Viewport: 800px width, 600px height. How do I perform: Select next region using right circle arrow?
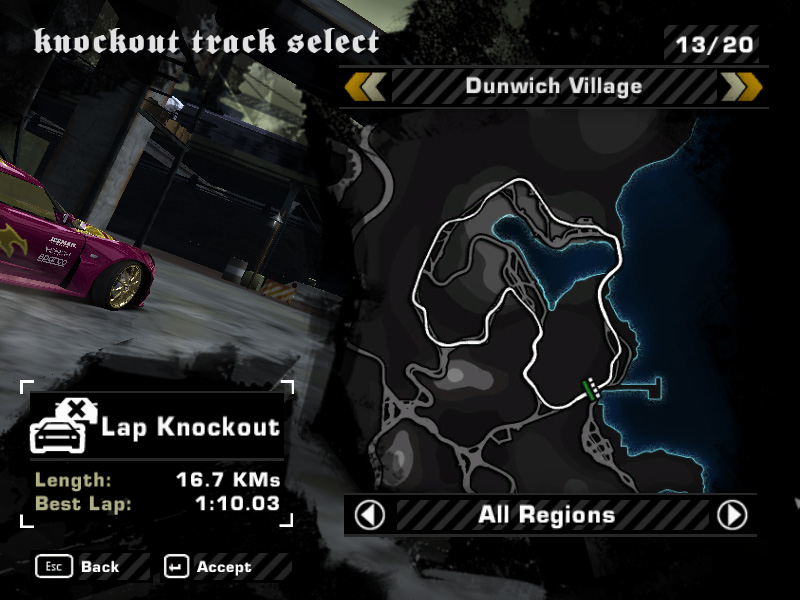[x=732, y=516]
